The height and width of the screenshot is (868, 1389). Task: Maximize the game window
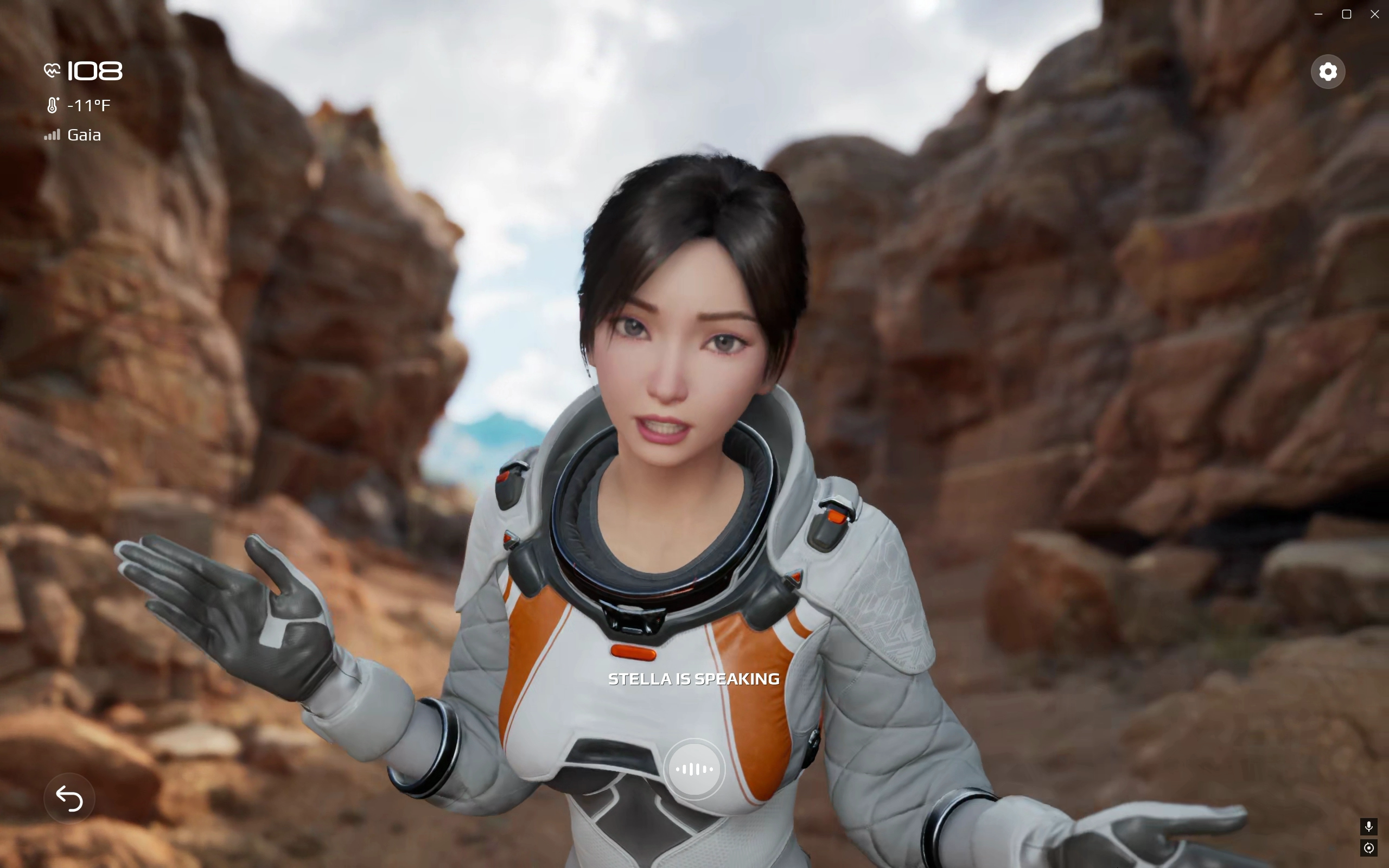tap(1347, 14)
